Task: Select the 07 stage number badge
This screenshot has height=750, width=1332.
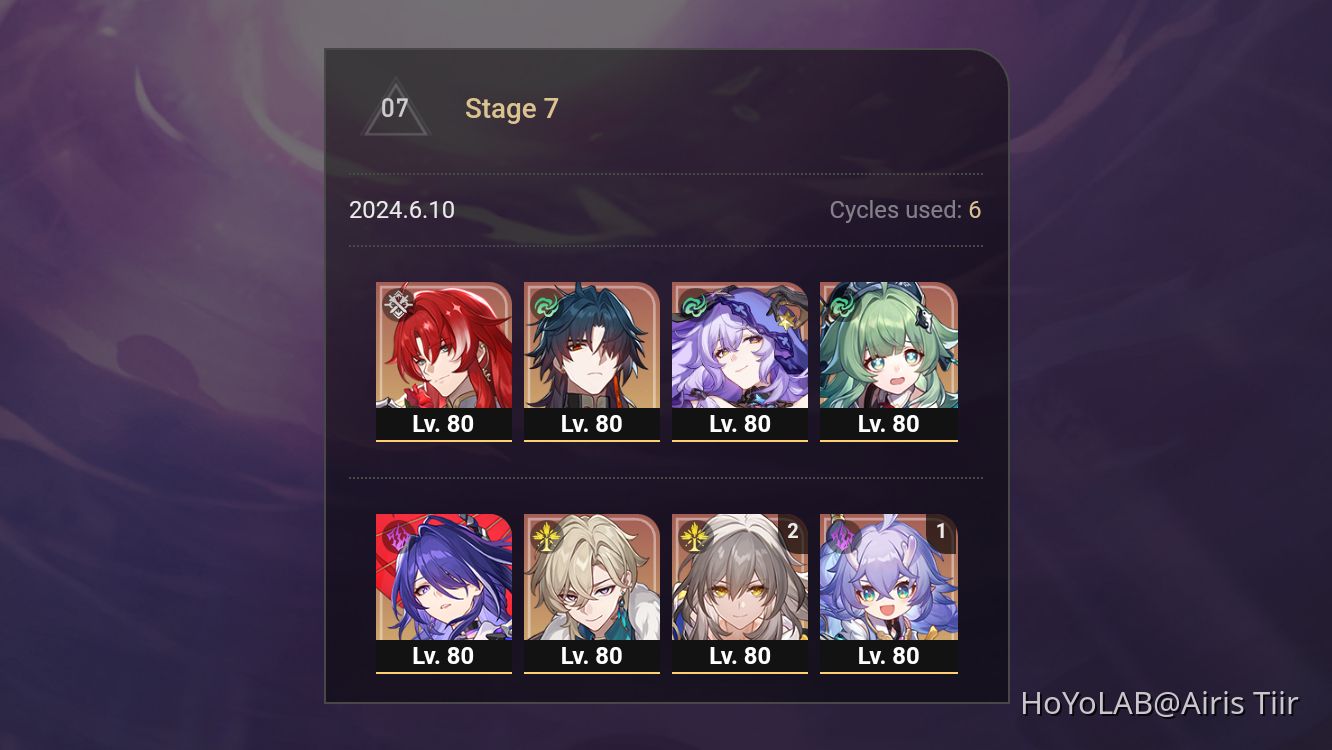Action: pyautogui.click(x=395, y=108)
